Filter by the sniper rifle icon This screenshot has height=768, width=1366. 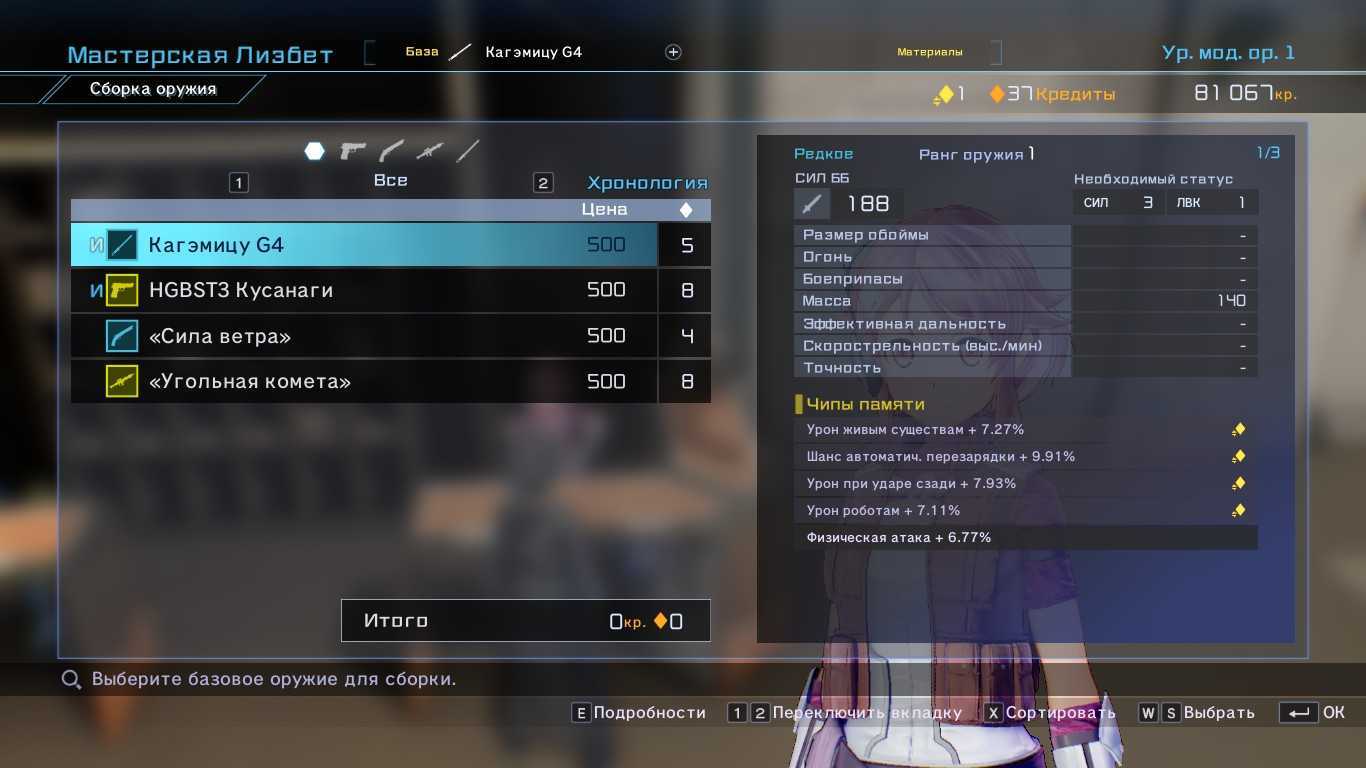[429, 151]
